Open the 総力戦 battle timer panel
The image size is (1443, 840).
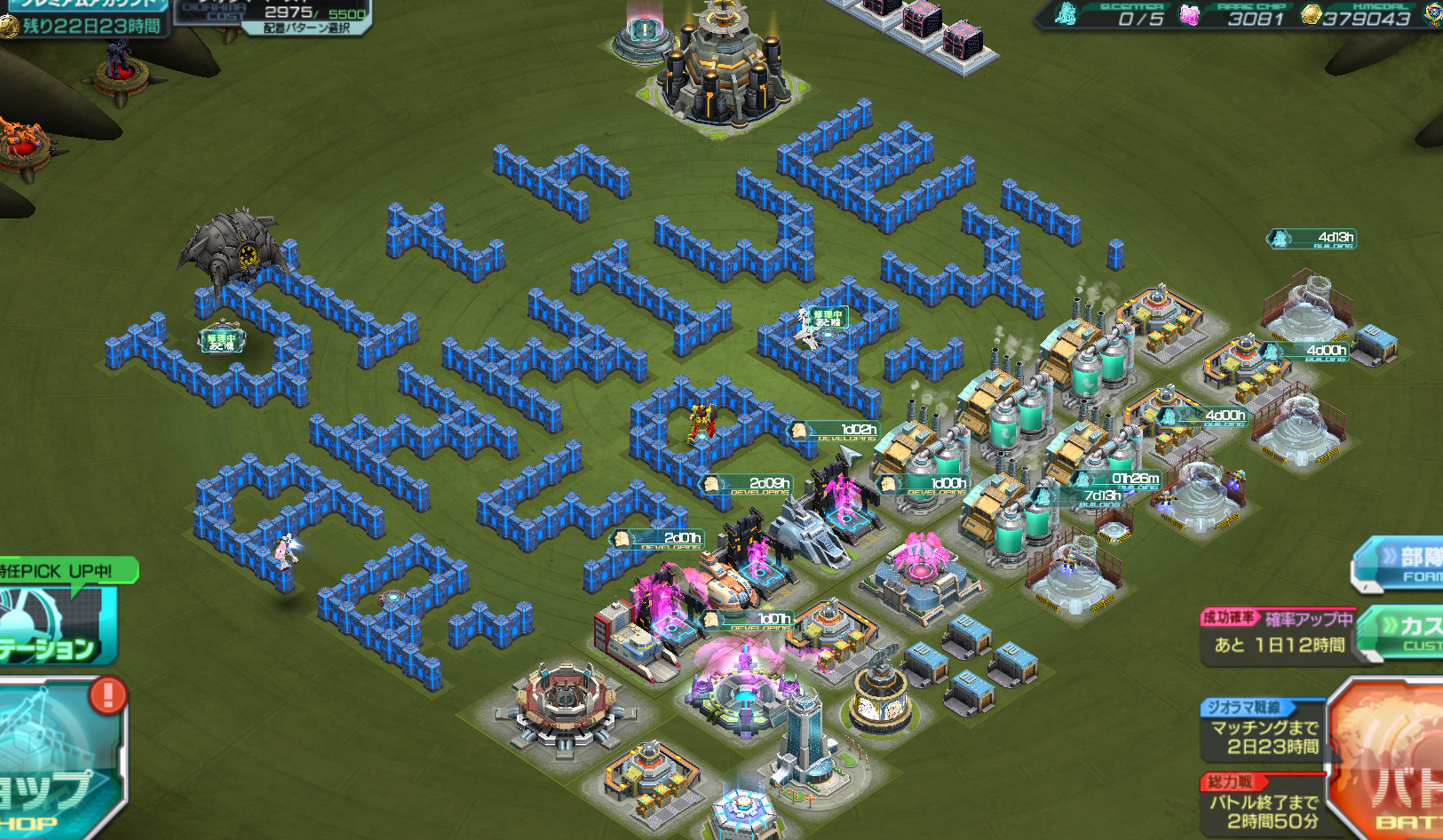pos(1263,804)
